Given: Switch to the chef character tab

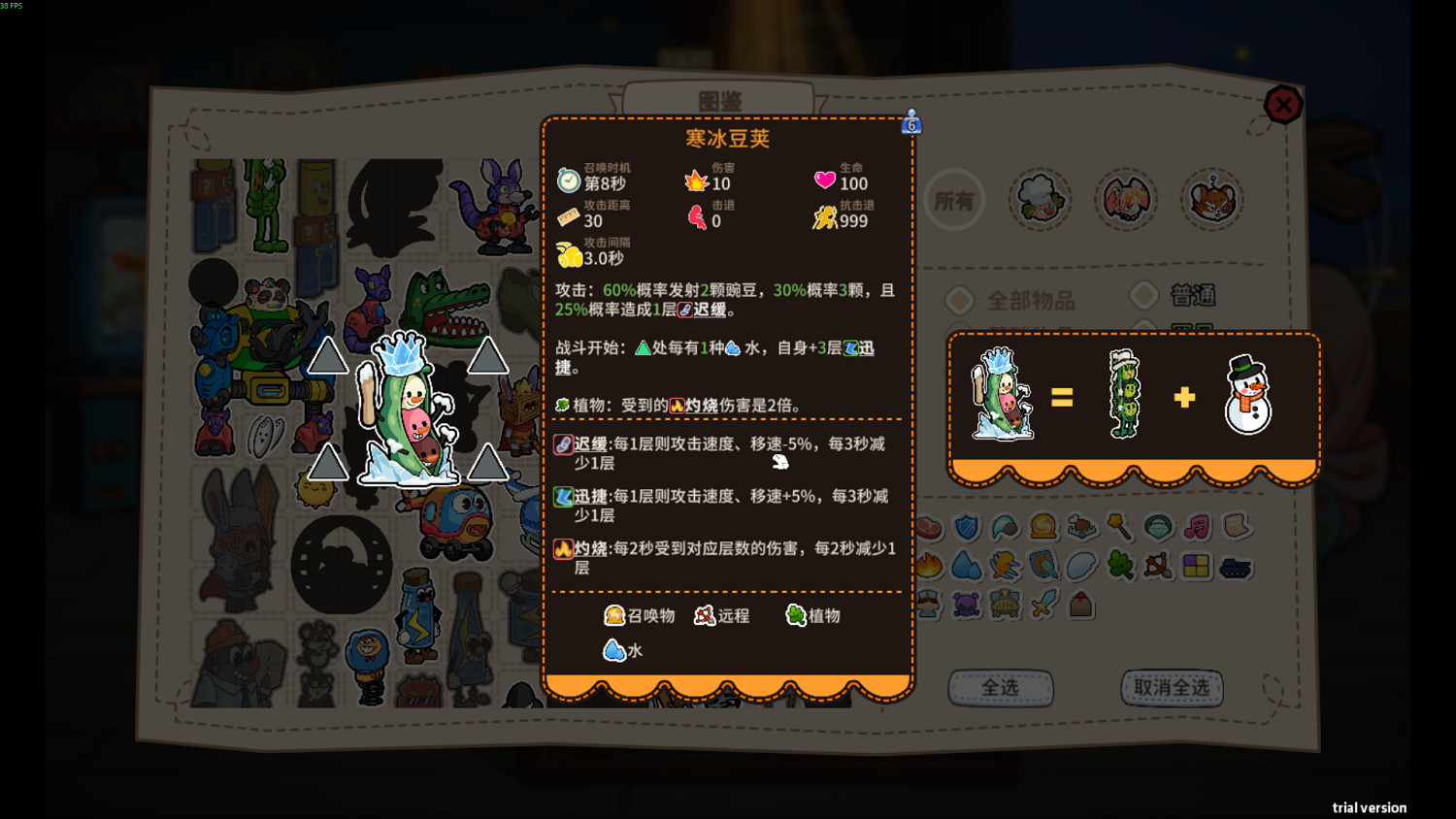Looking at the screenshot, I should (x=1041, y=198).
